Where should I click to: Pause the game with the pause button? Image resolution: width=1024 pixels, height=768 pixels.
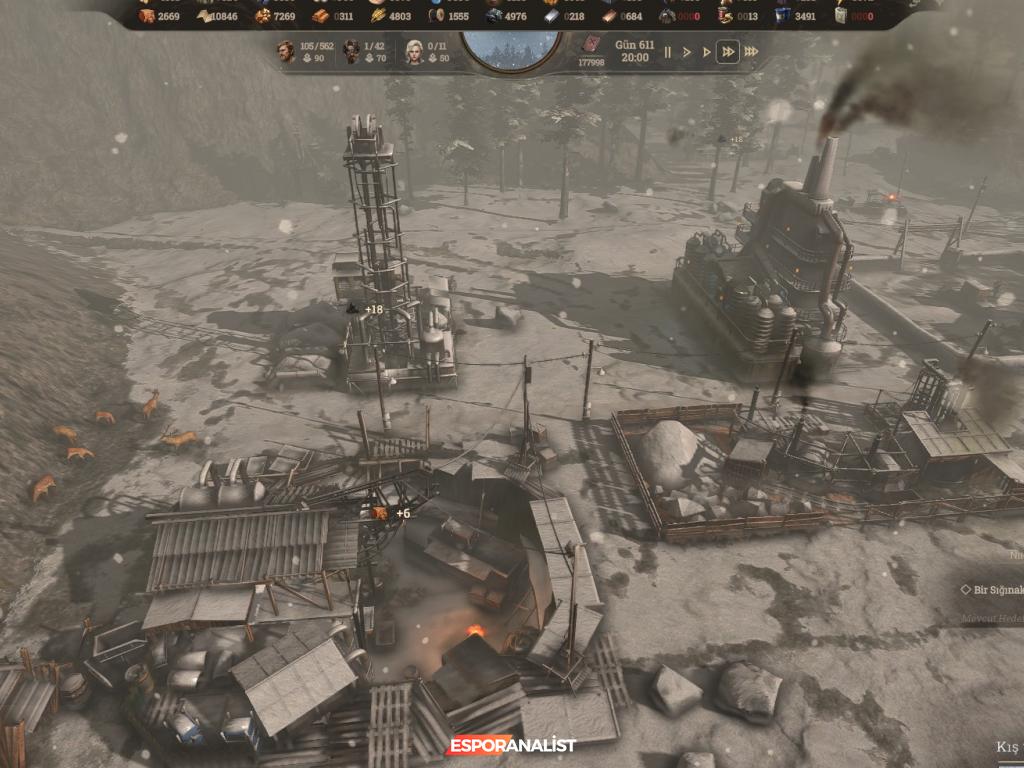[668, 52]
